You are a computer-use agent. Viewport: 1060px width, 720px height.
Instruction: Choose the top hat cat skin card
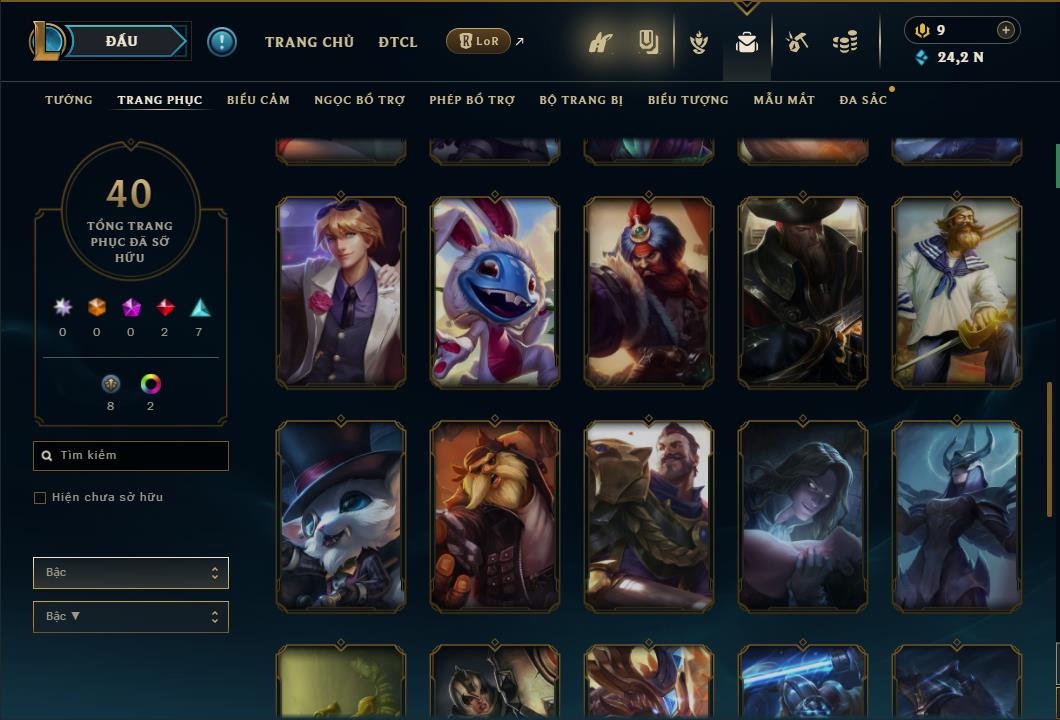pyautogui.click(x=341, y=516)
